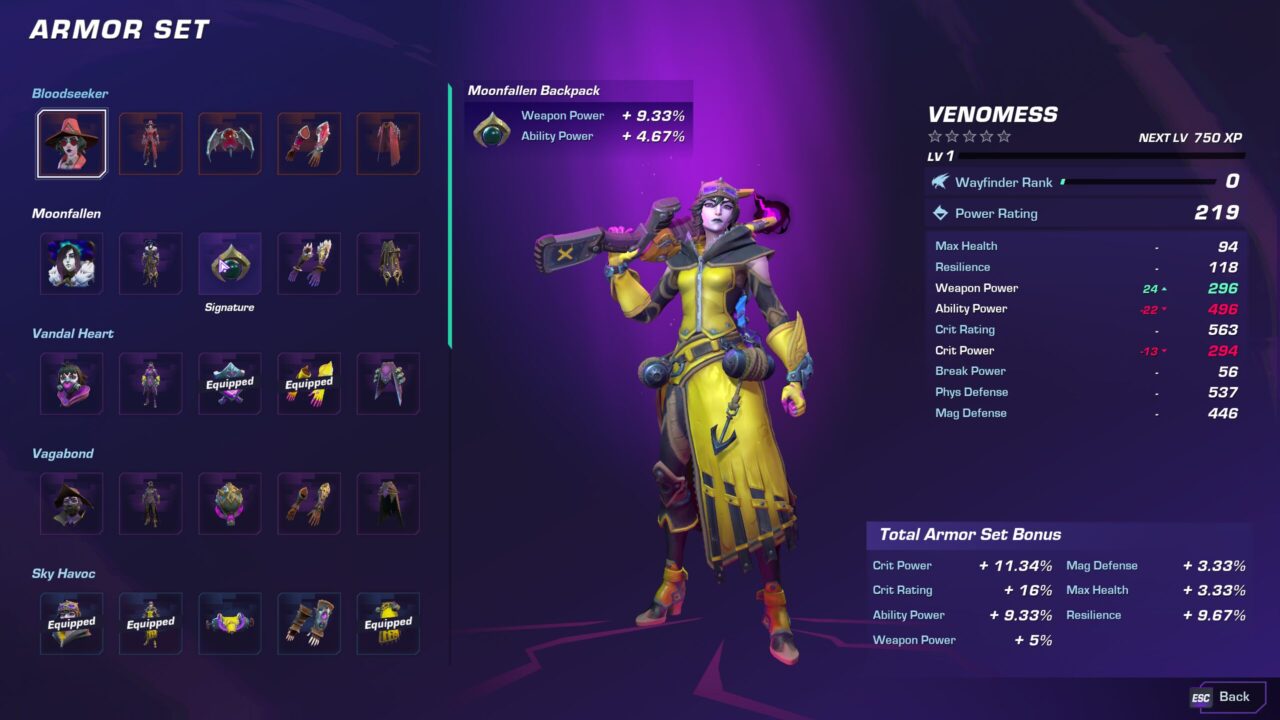Select the Bloodseeker mask headpiece
Image resolution: width=1280 pixels, height=720 pixels.
[x=71, y=144]
